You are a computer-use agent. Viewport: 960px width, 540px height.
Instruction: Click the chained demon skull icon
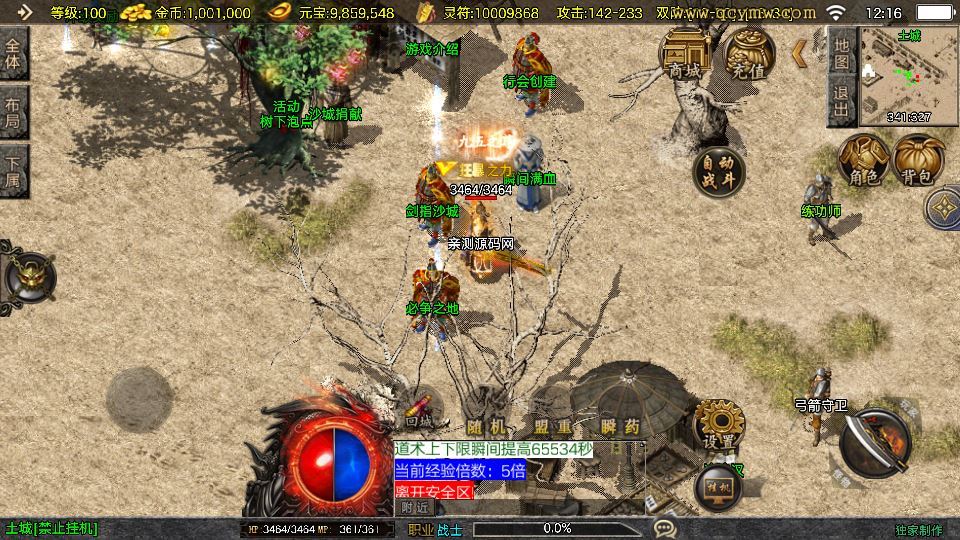coord(29,275)
